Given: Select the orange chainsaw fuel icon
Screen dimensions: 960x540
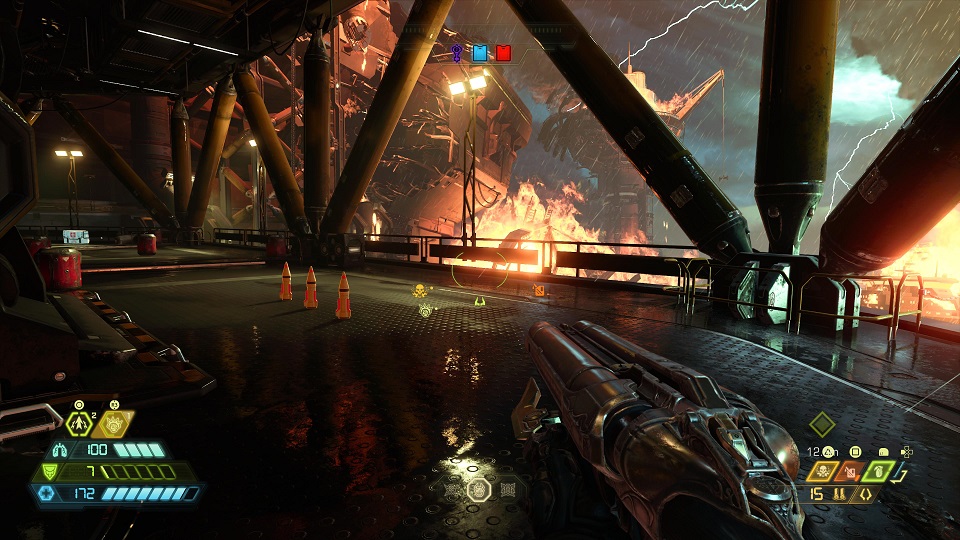Looking at the screenshot, I should pyautogui.click(x=851, y=470).
